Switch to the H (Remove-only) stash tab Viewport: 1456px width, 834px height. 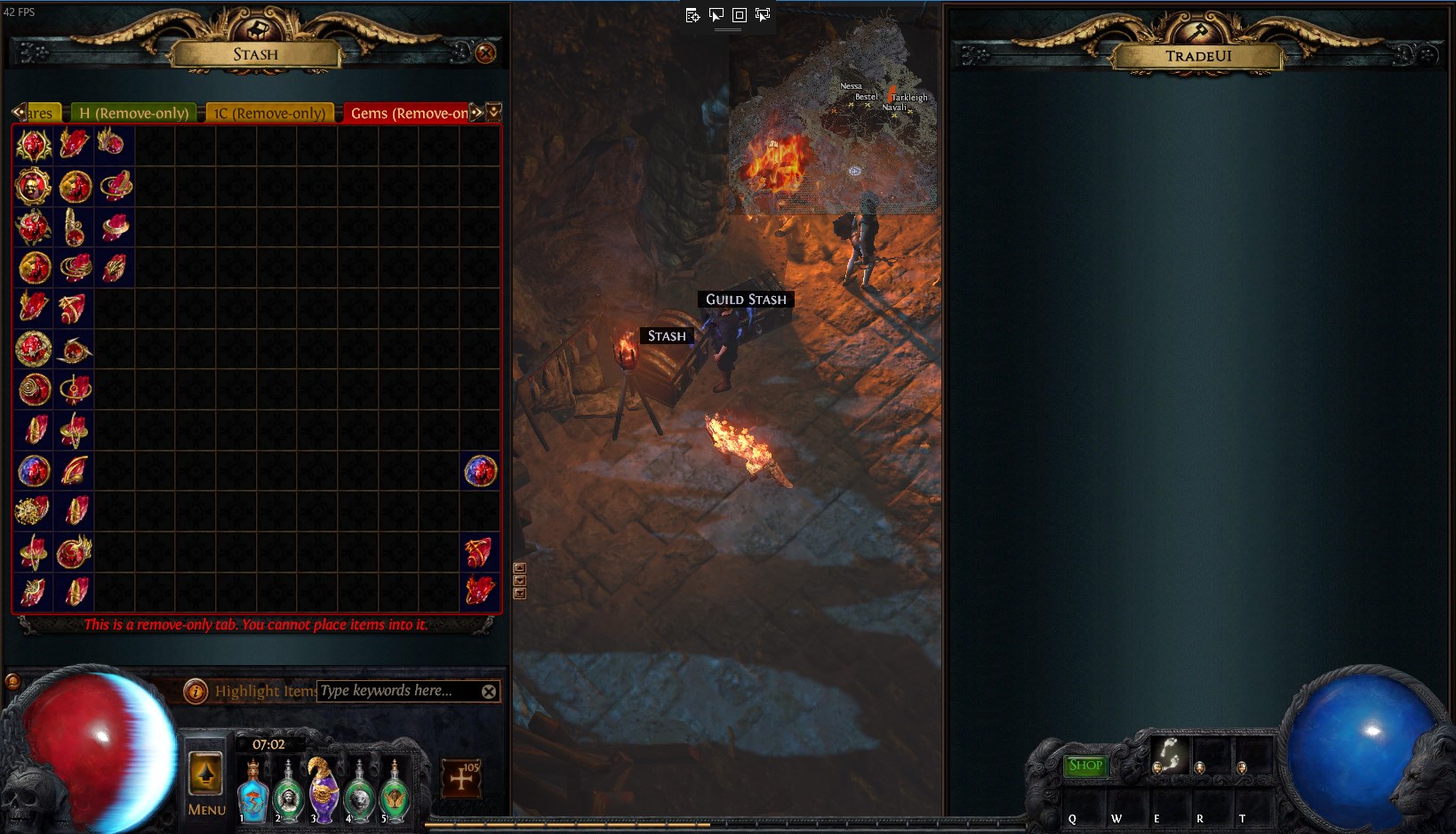133,113
